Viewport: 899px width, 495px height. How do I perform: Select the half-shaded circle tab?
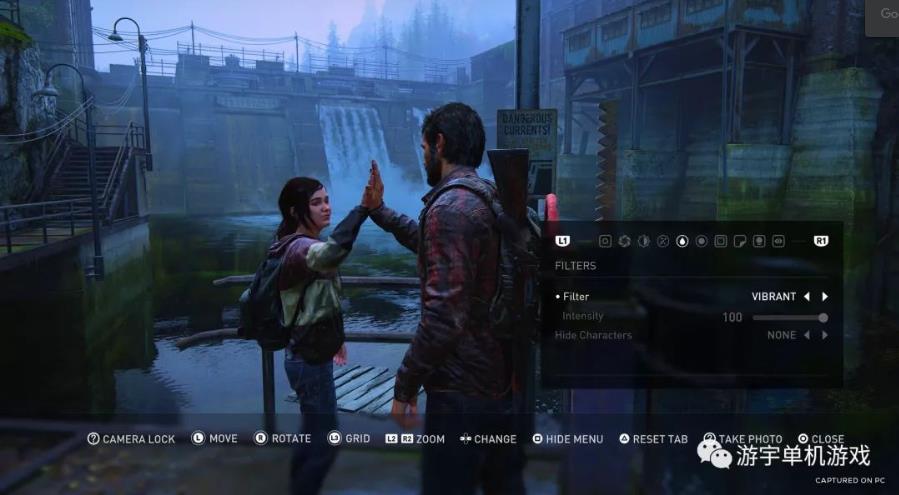643,241
